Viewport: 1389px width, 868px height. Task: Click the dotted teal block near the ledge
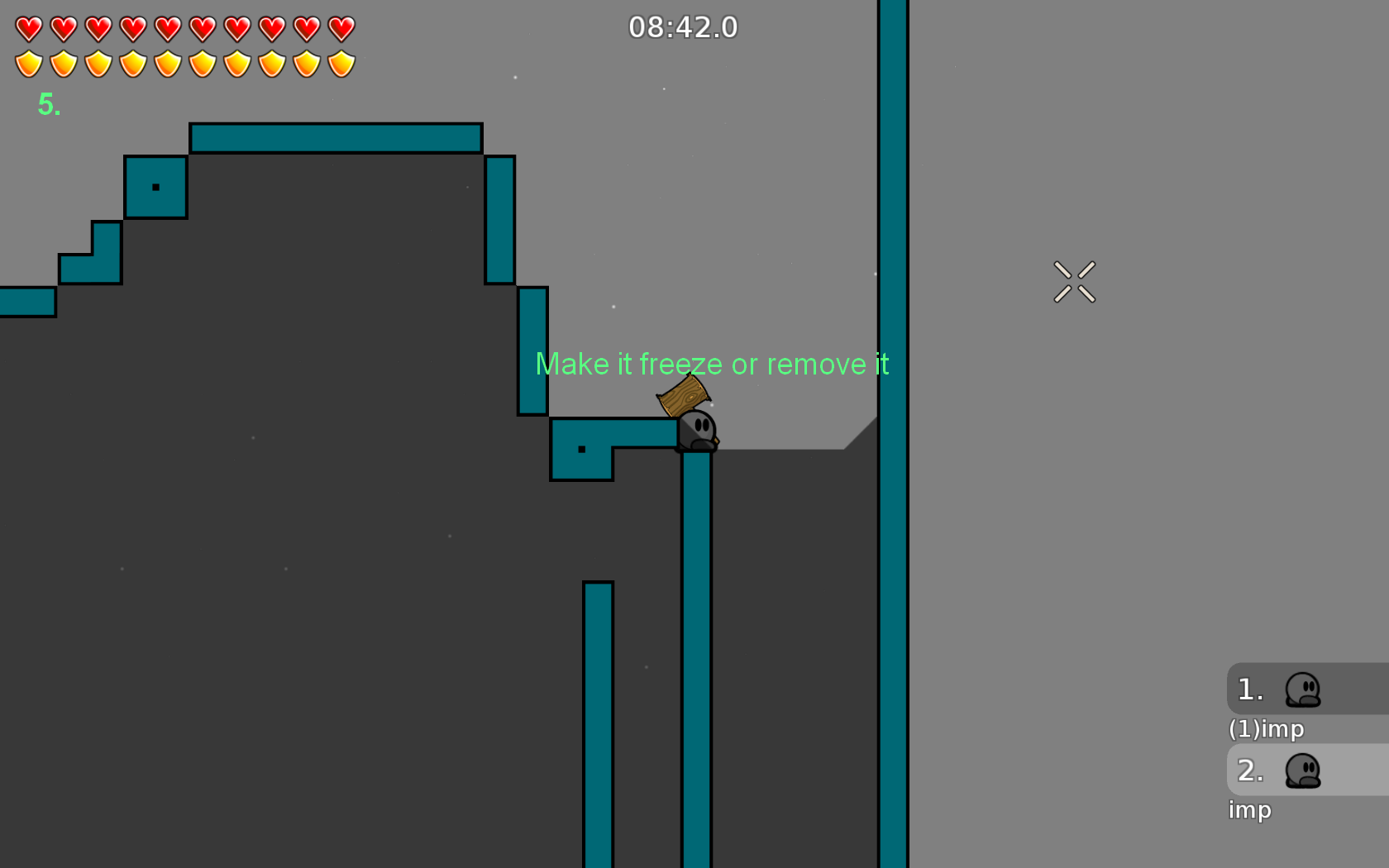click(x=580, y=449)
